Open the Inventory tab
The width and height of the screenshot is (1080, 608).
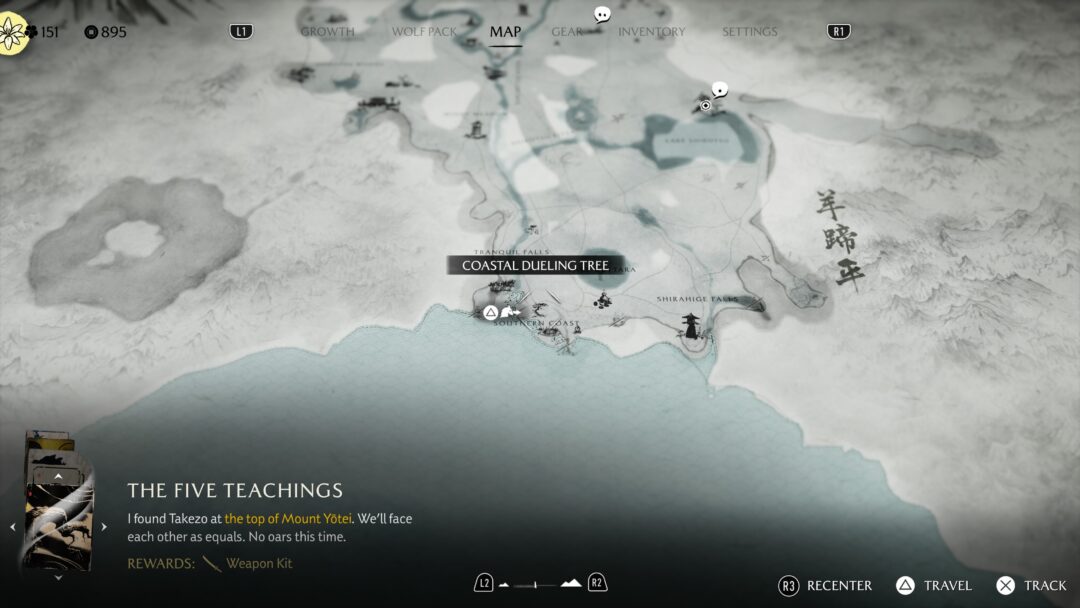point(651,32)
